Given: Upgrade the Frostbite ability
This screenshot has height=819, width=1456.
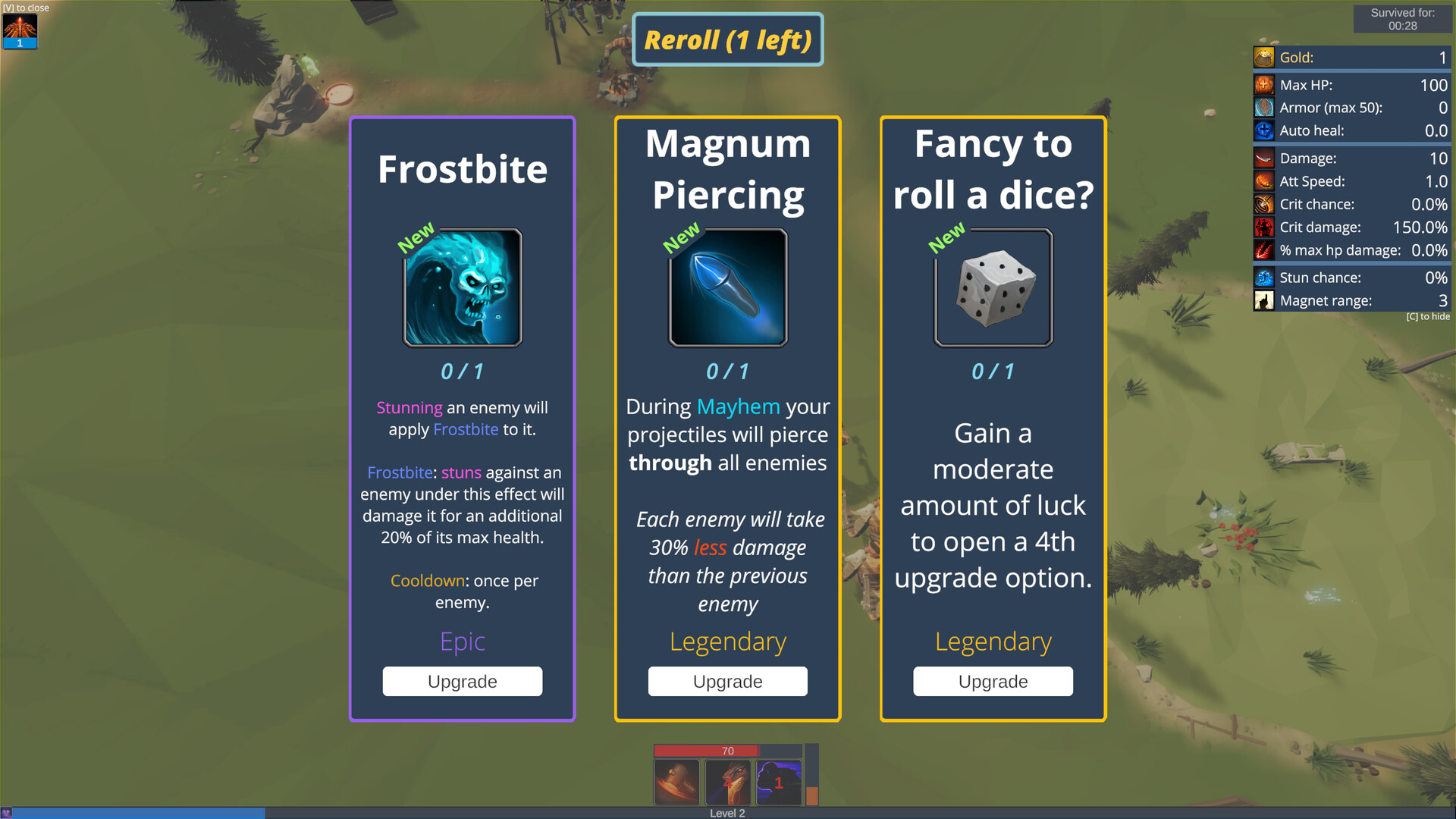Looking at the screenshot, I should click(462, 681).
